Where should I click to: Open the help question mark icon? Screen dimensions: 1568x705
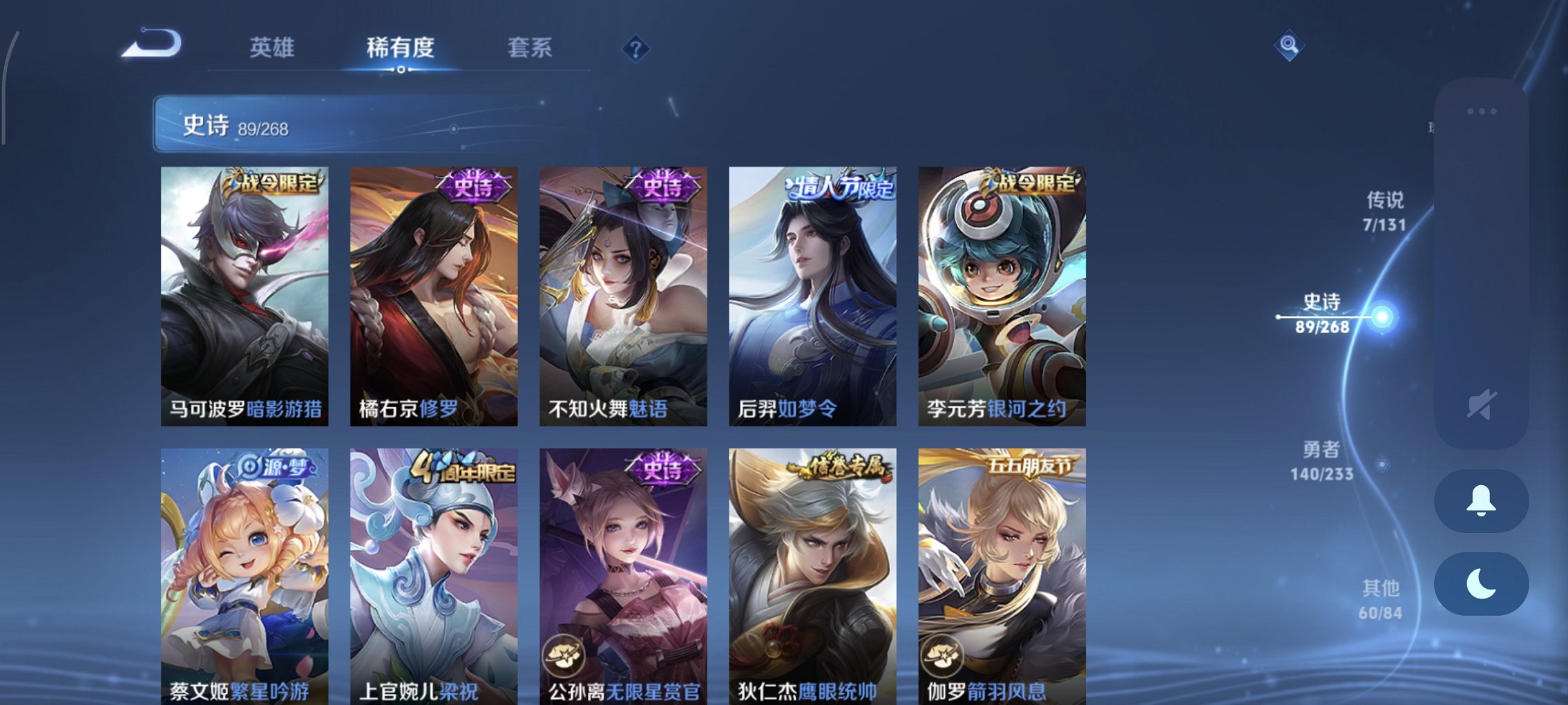tap(635, 49)
